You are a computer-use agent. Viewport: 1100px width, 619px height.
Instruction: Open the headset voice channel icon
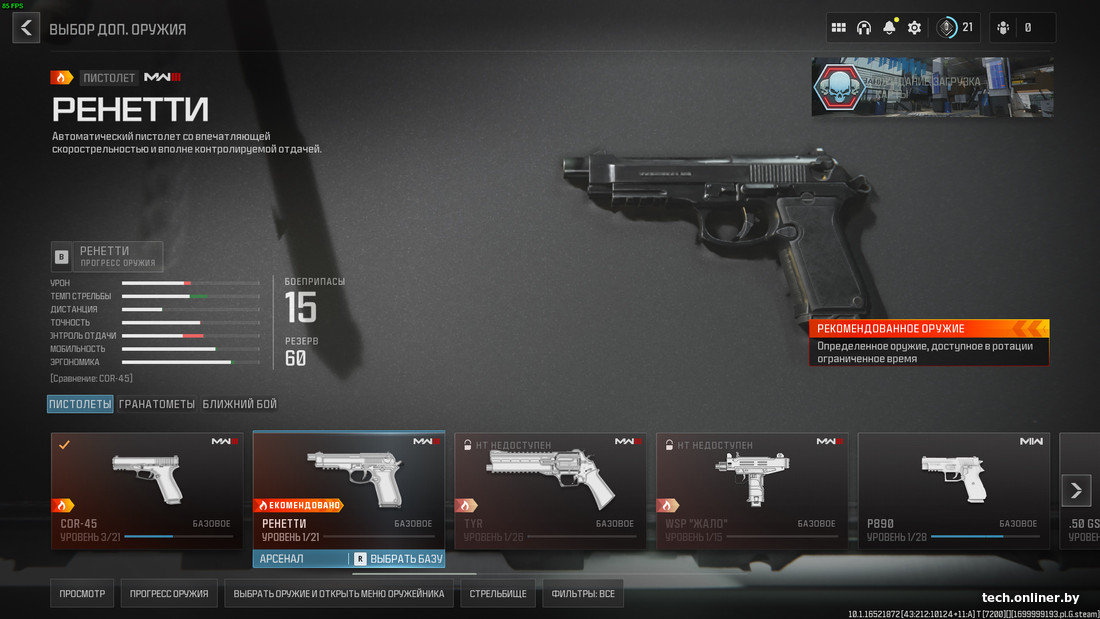864,28
